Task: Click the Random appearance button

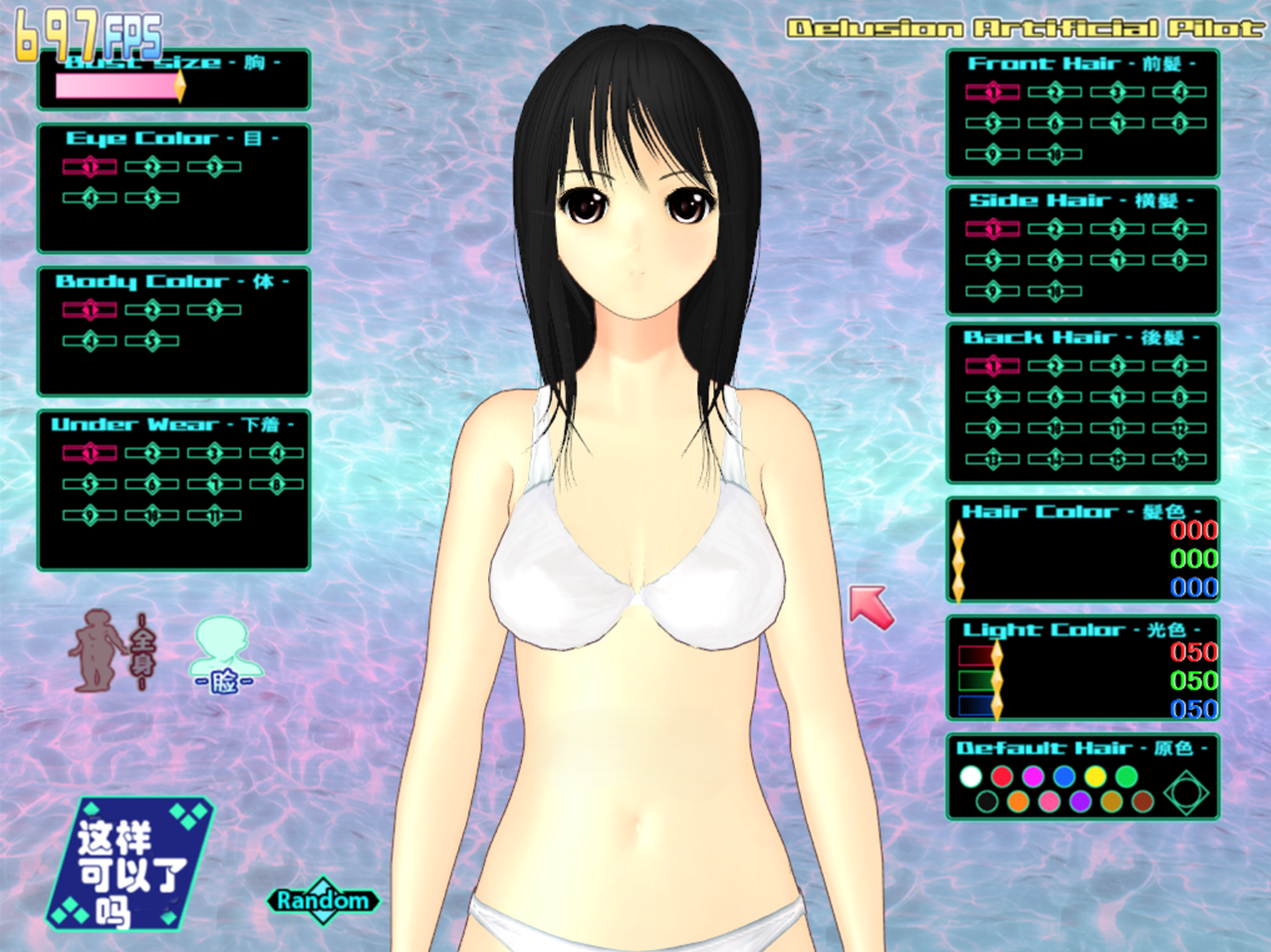Action: pyautogui.click(x=323, y=900)
